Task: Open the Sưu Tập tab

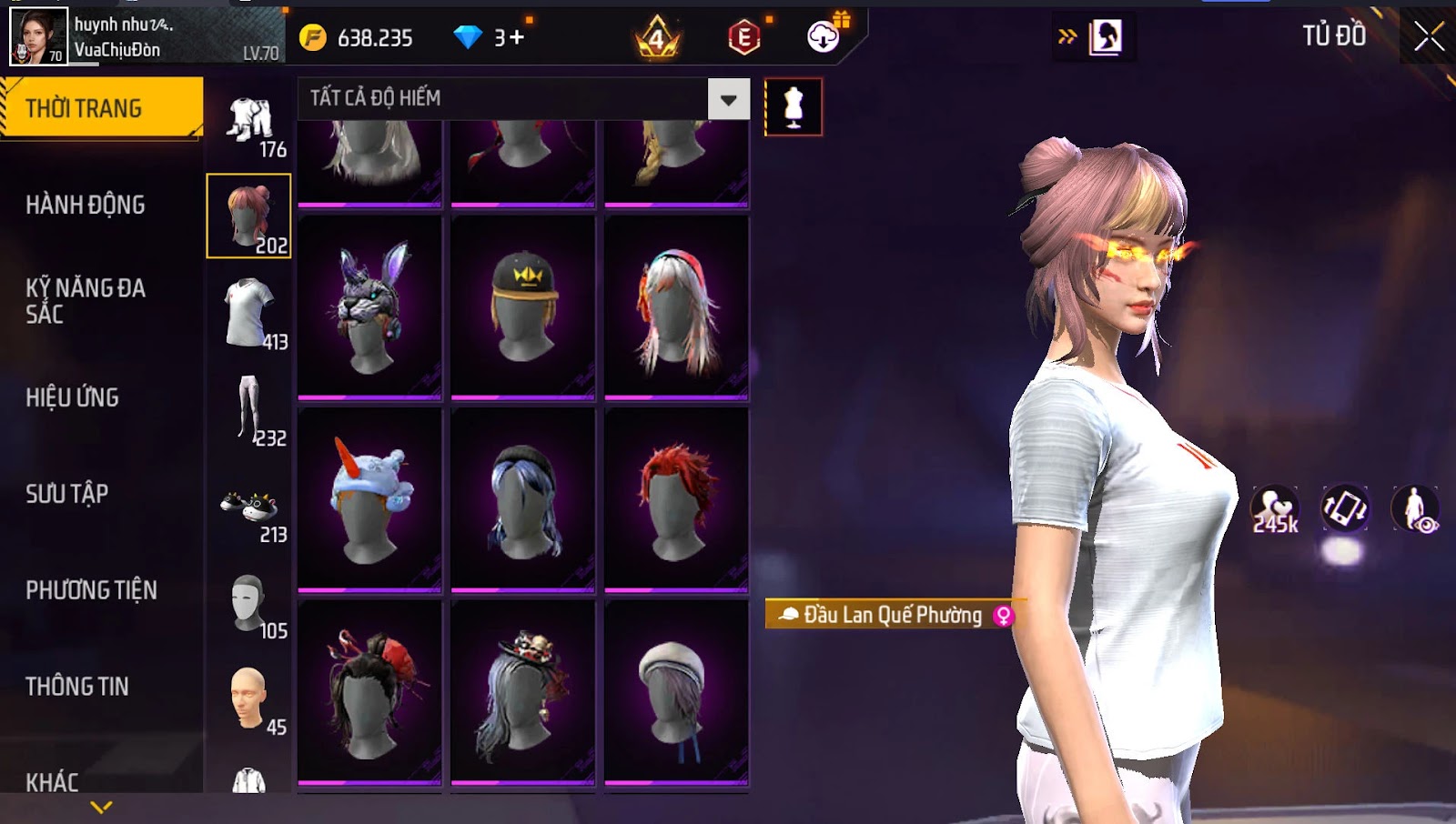Action: tap(67, 494)
